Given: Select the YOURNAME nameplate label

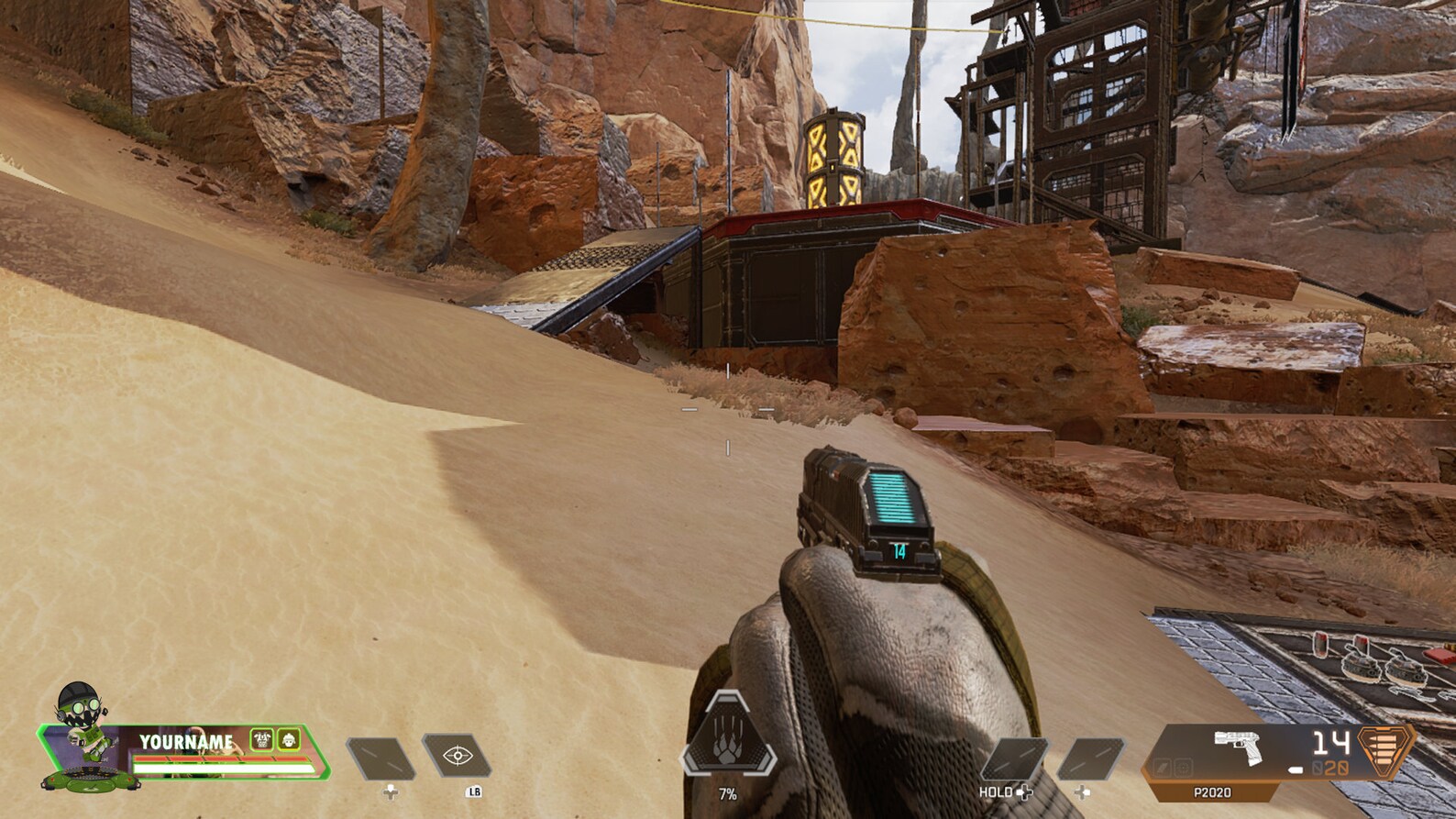Looking at the screenshot, I should [x=187, y=742].
